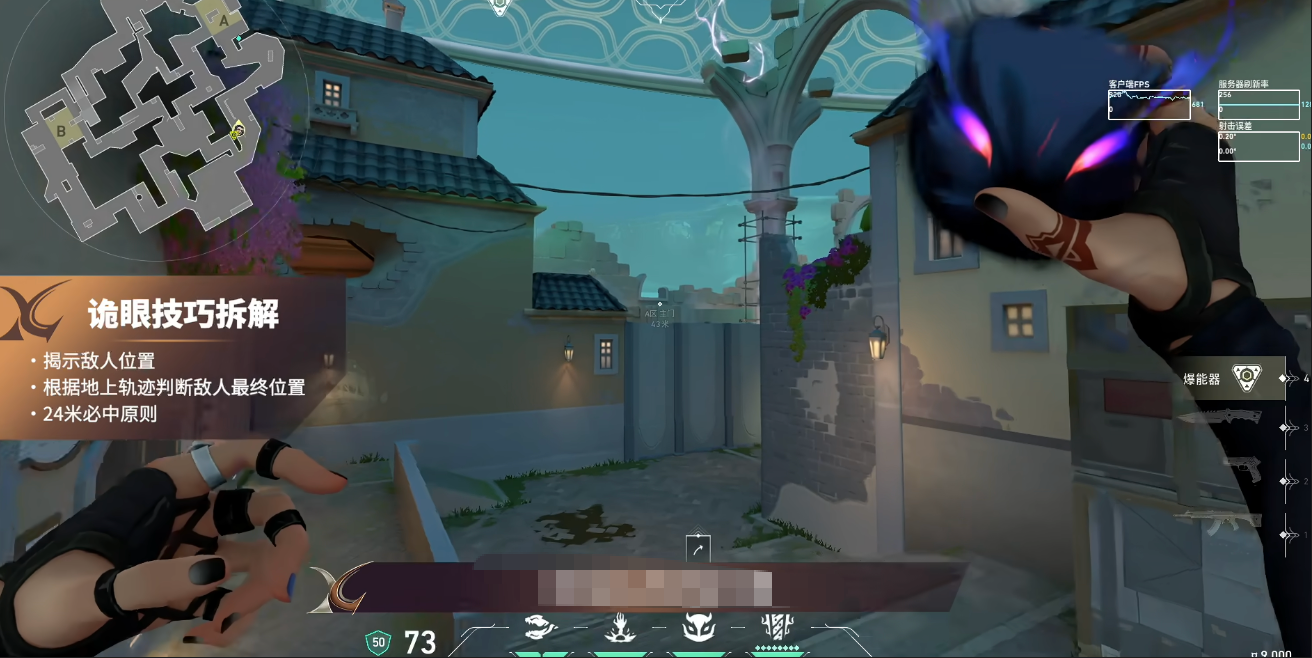Open the client FPS performance graph

click(1149, 104)
